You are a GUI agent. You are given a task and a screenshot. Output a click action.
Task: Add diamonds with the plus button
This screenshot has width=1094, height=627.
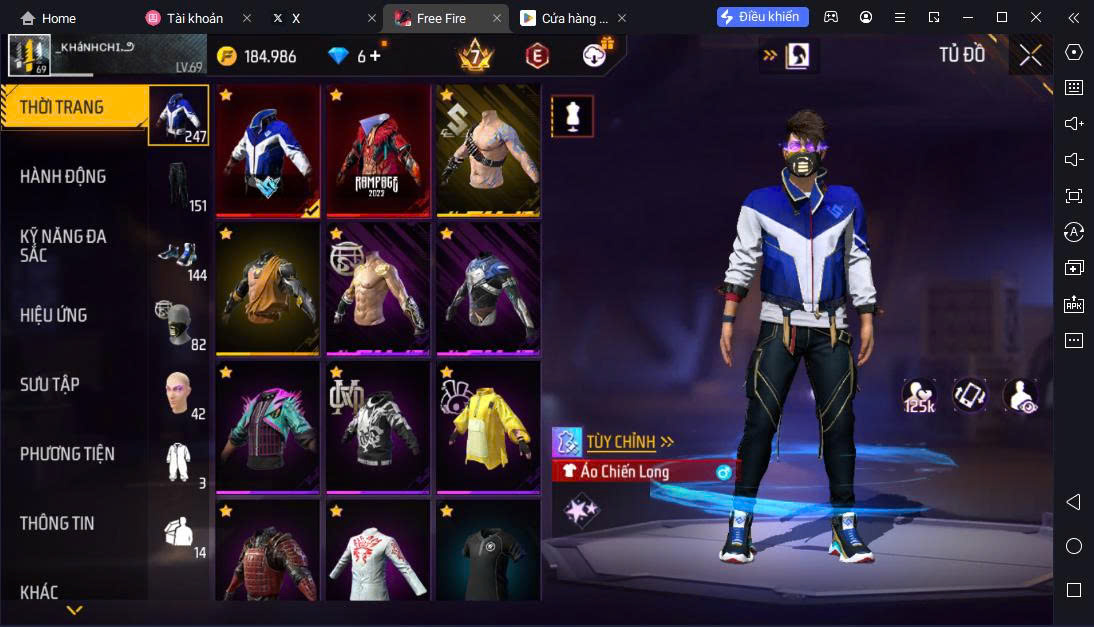click(x=376, y=56)
